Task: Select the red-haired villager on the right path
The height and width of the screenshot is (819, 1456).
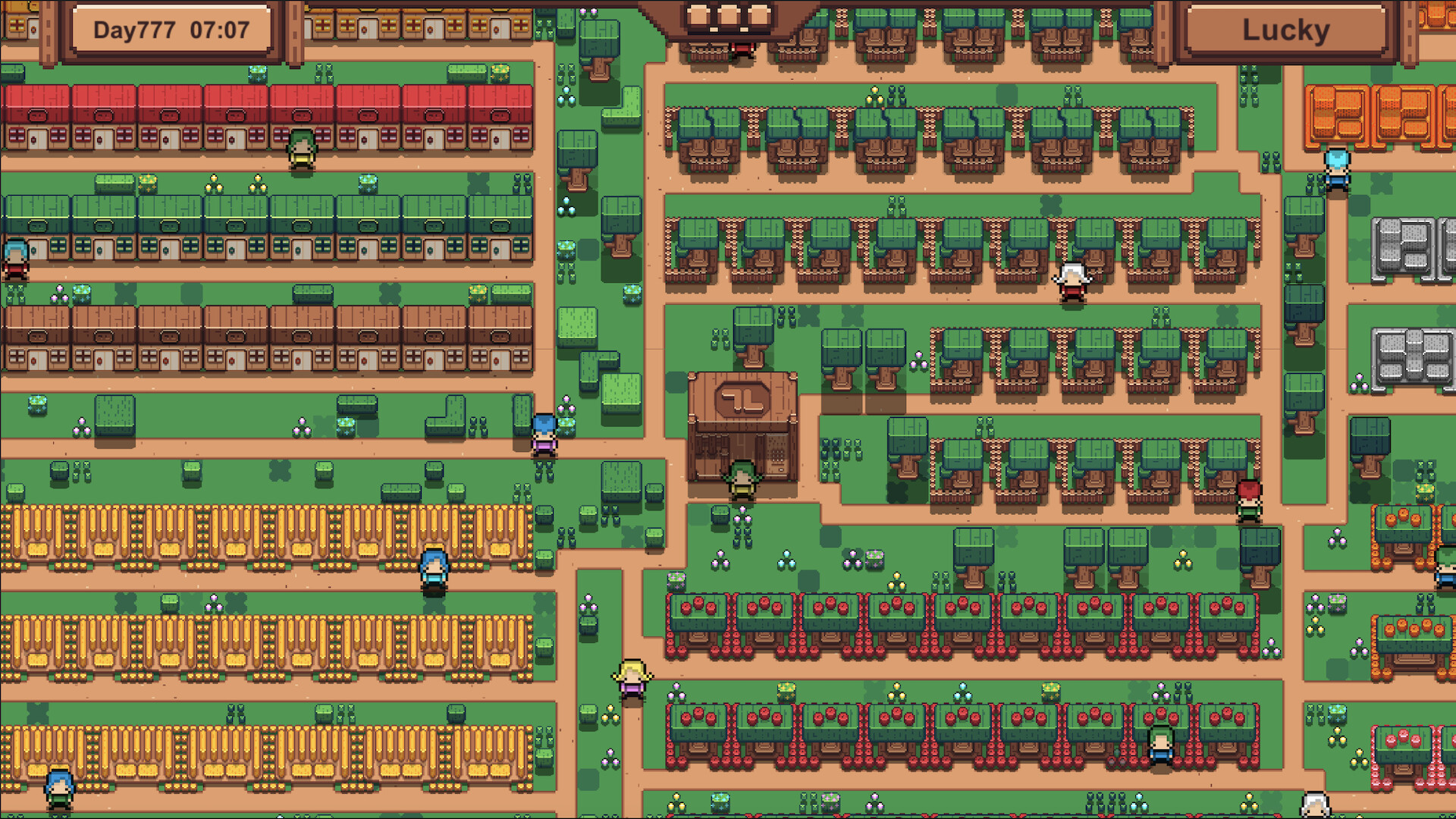Action: tap(1250, 500)
